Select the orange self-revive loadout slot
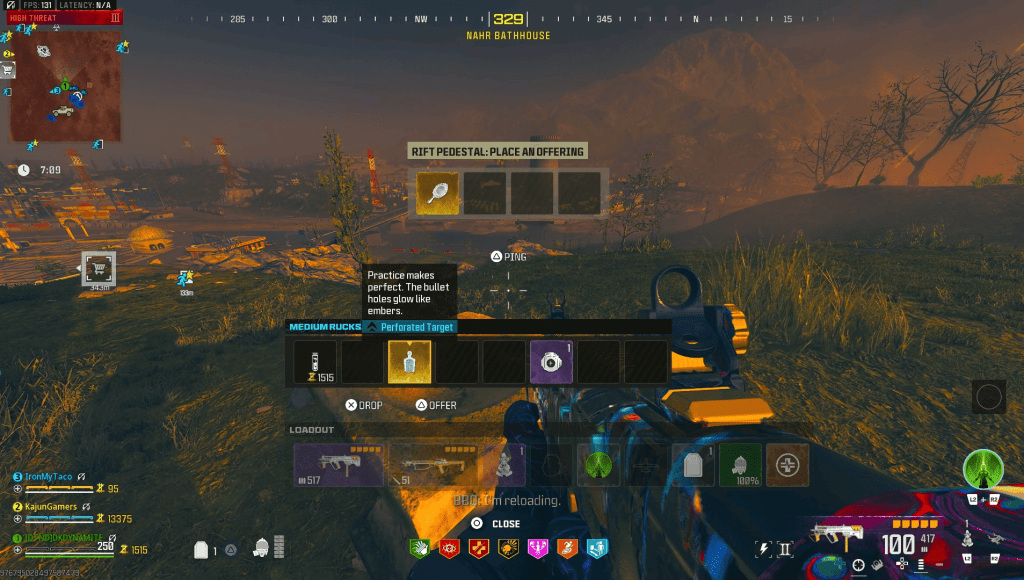The image size is (1024, 580). pos(787,465)
